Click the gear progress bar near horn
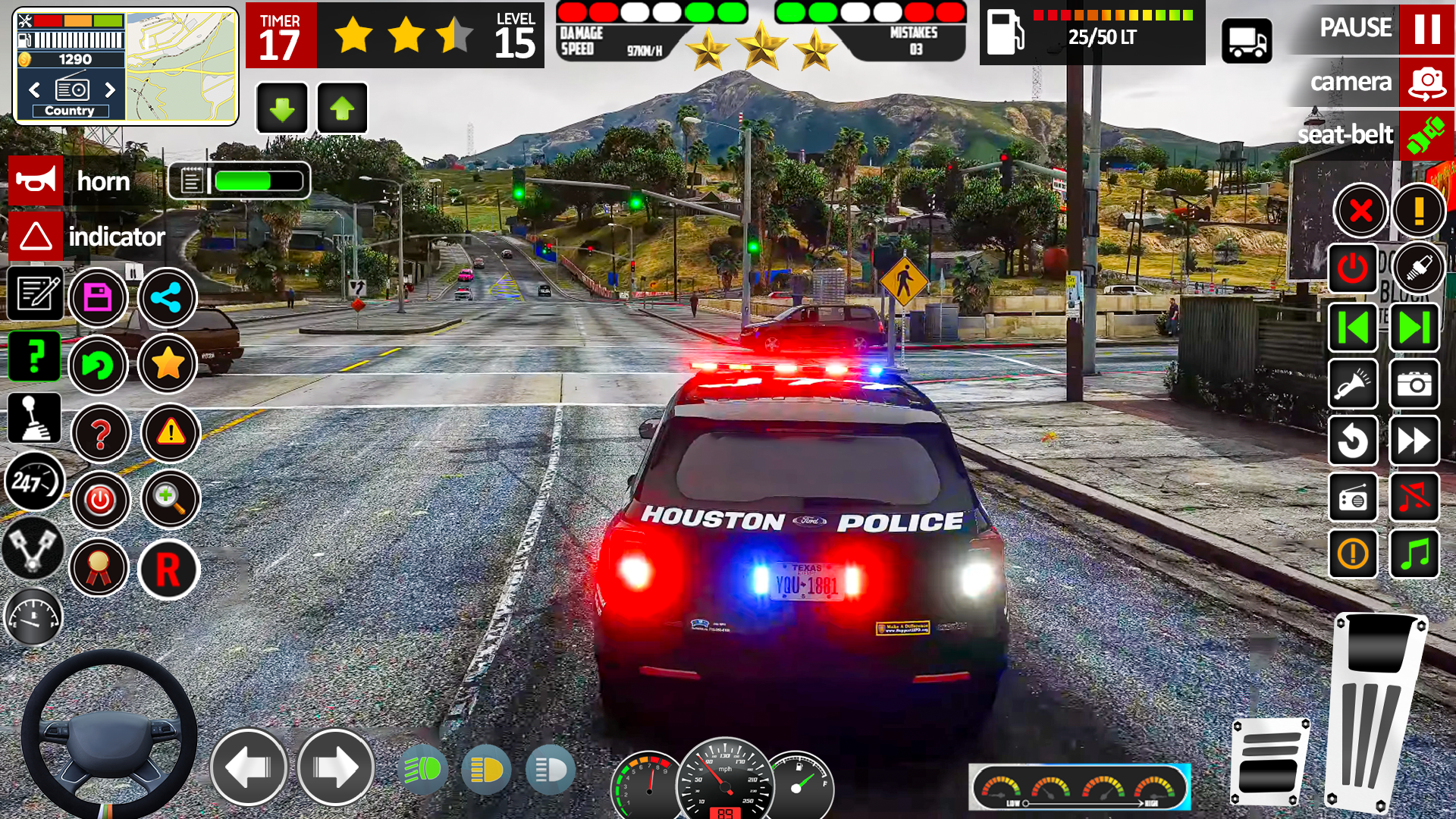This screenshot has width=1456, height=819. pos(239,180)
